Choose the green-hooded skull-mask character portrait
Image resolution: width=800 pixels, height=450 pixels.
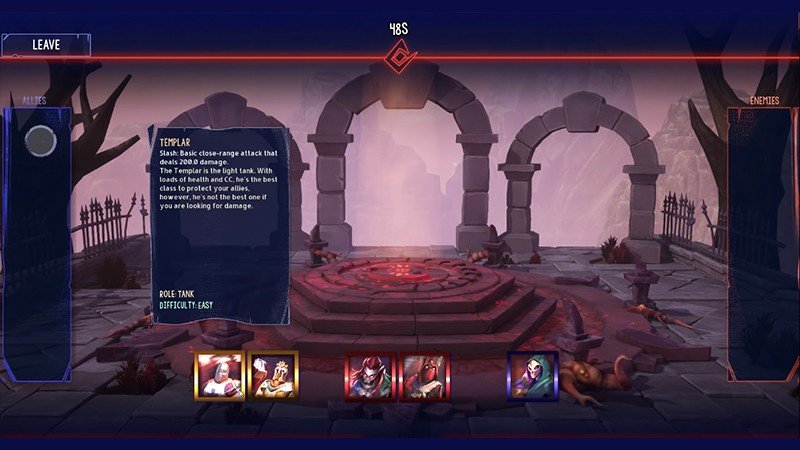click(532, 375)
